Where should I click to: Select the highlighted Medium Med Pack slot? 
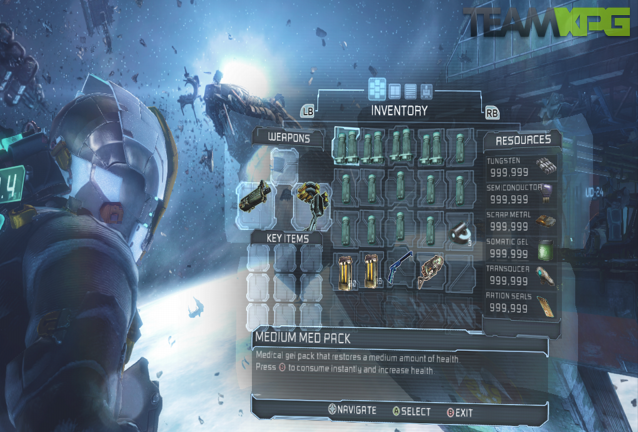point(346,144)
